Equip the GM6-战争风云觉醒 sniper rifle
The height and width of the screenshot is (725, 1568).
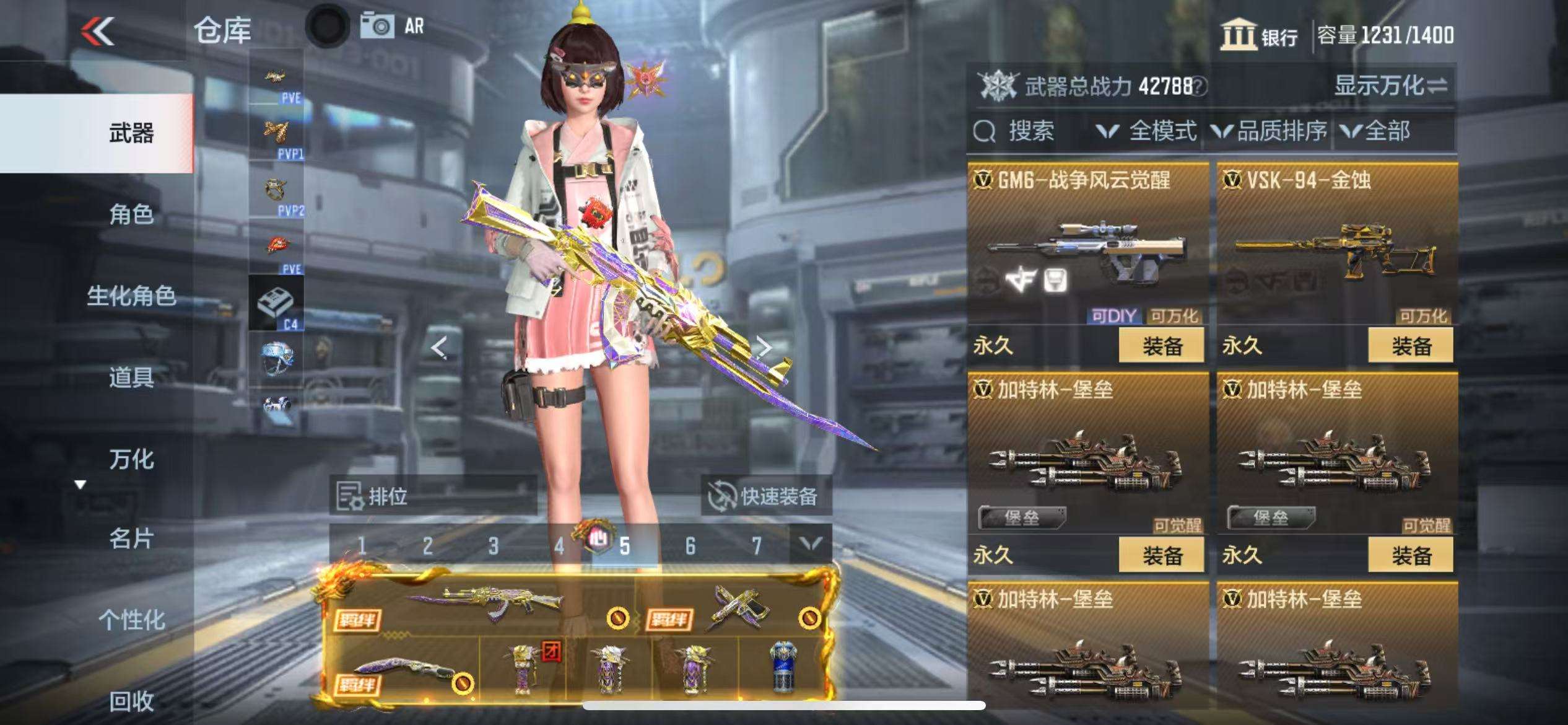pyautogui.click(x=1161, y=346)
